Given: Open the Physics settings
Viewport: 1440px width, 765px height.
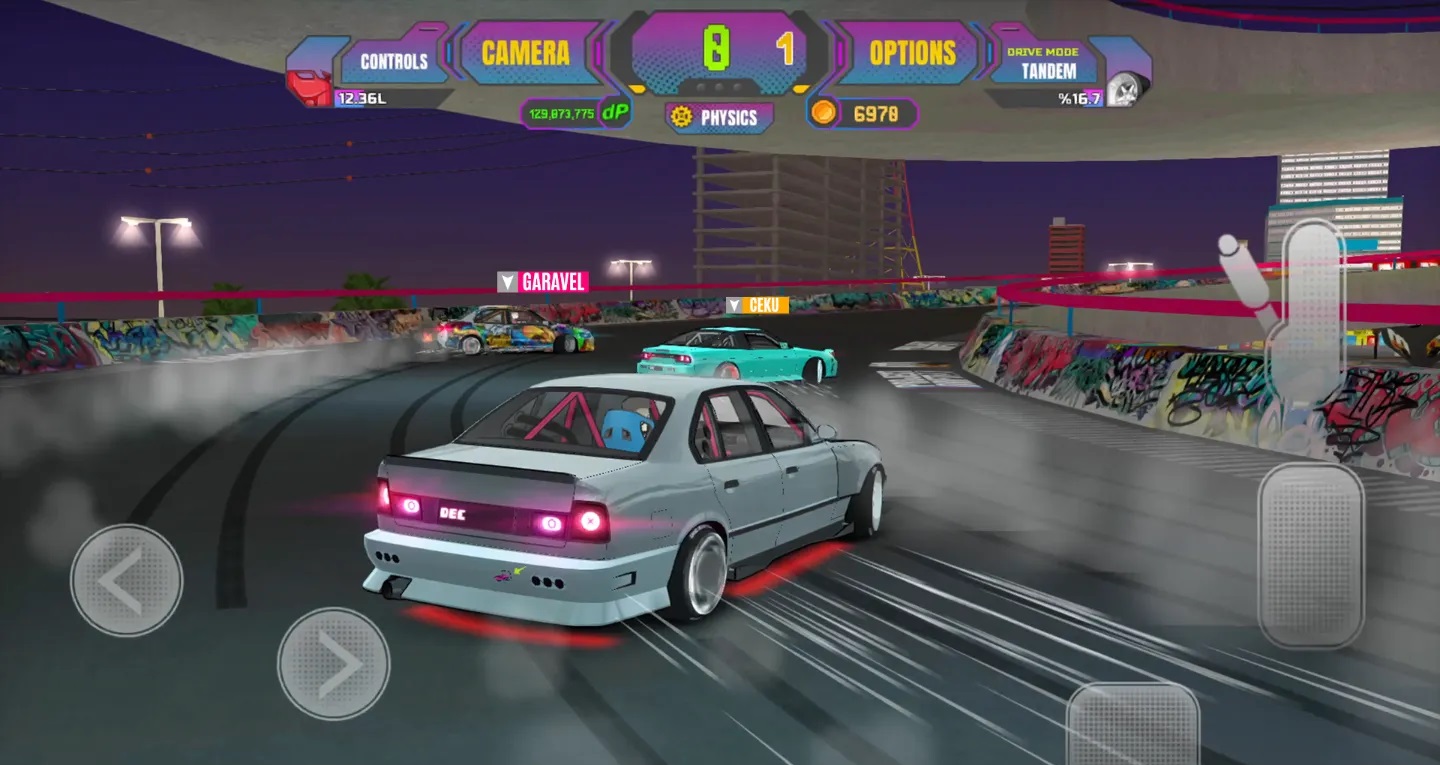Looking at the screenshot, I should click(719, 117).
